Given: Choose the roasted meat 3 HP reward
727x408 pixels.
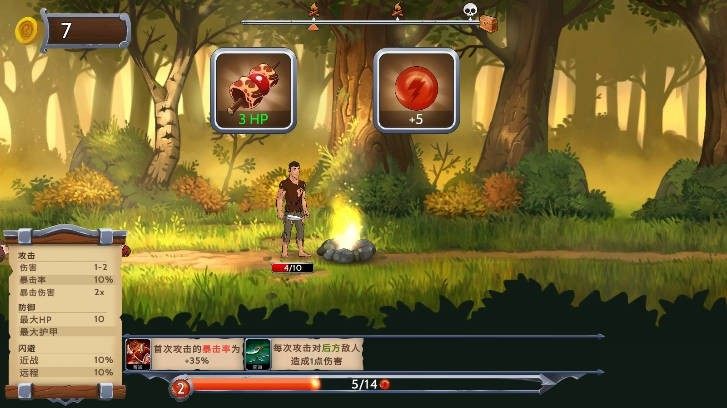Looking at the screenshot, I should pos(254,90).
